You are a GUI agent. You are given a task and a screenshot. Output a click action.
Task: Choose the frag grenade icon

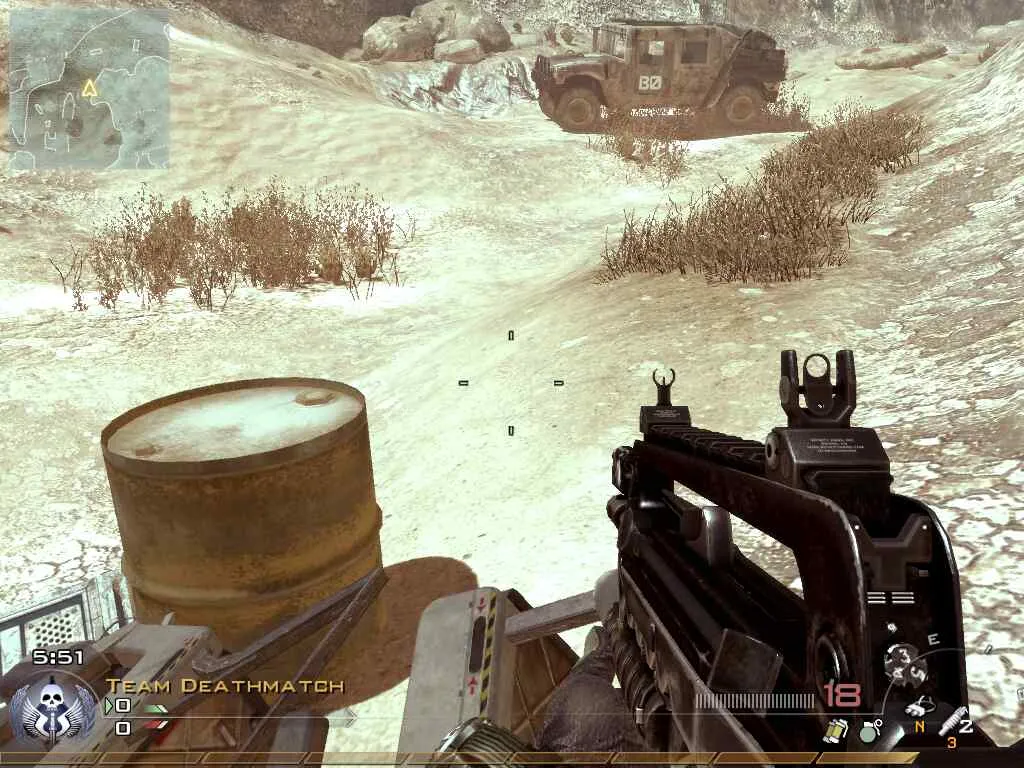click(x=868, y=731)
